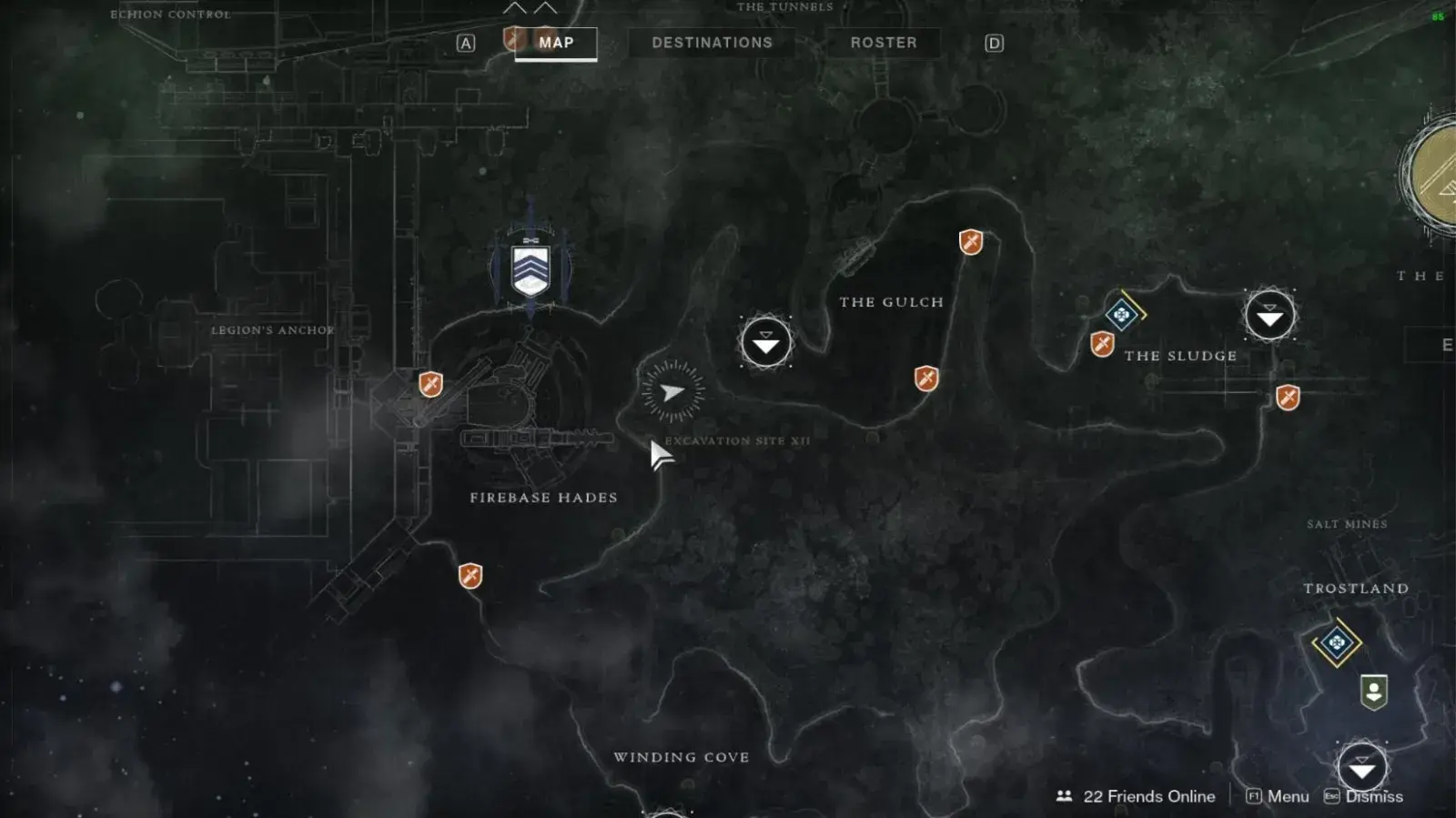Open the Roster tab

883,43
